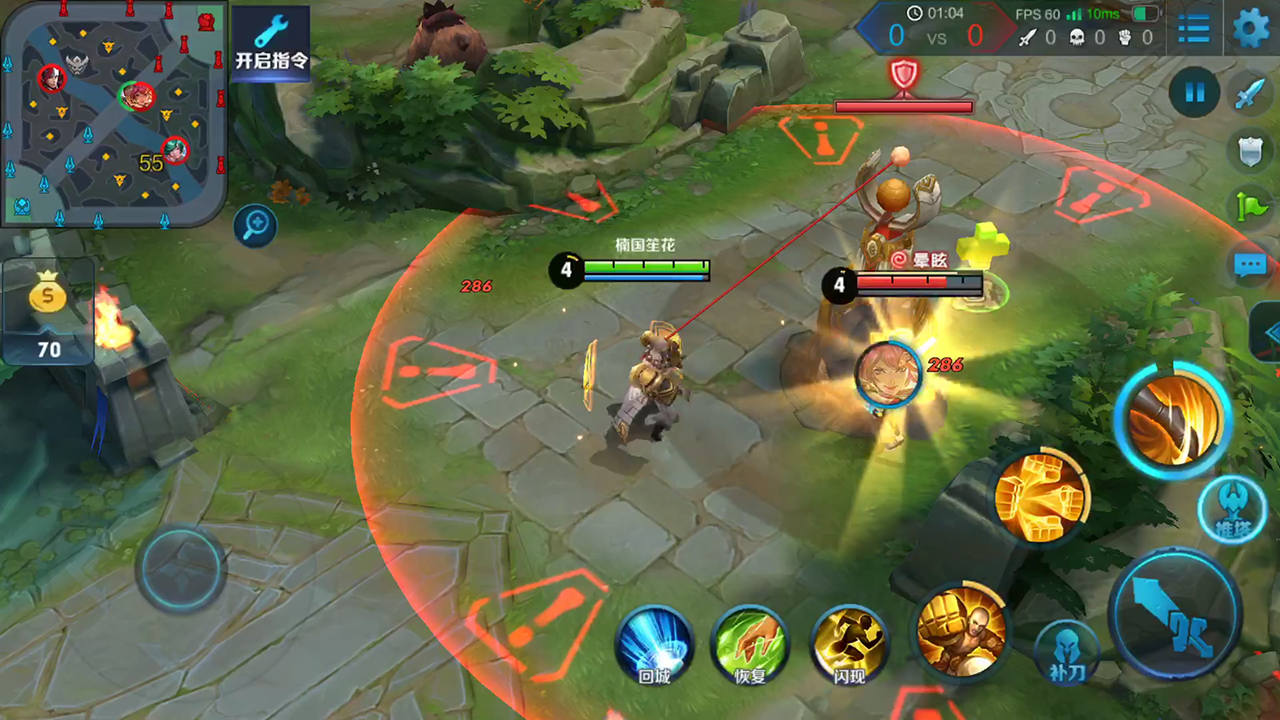Click the minimap

[112, 112]
